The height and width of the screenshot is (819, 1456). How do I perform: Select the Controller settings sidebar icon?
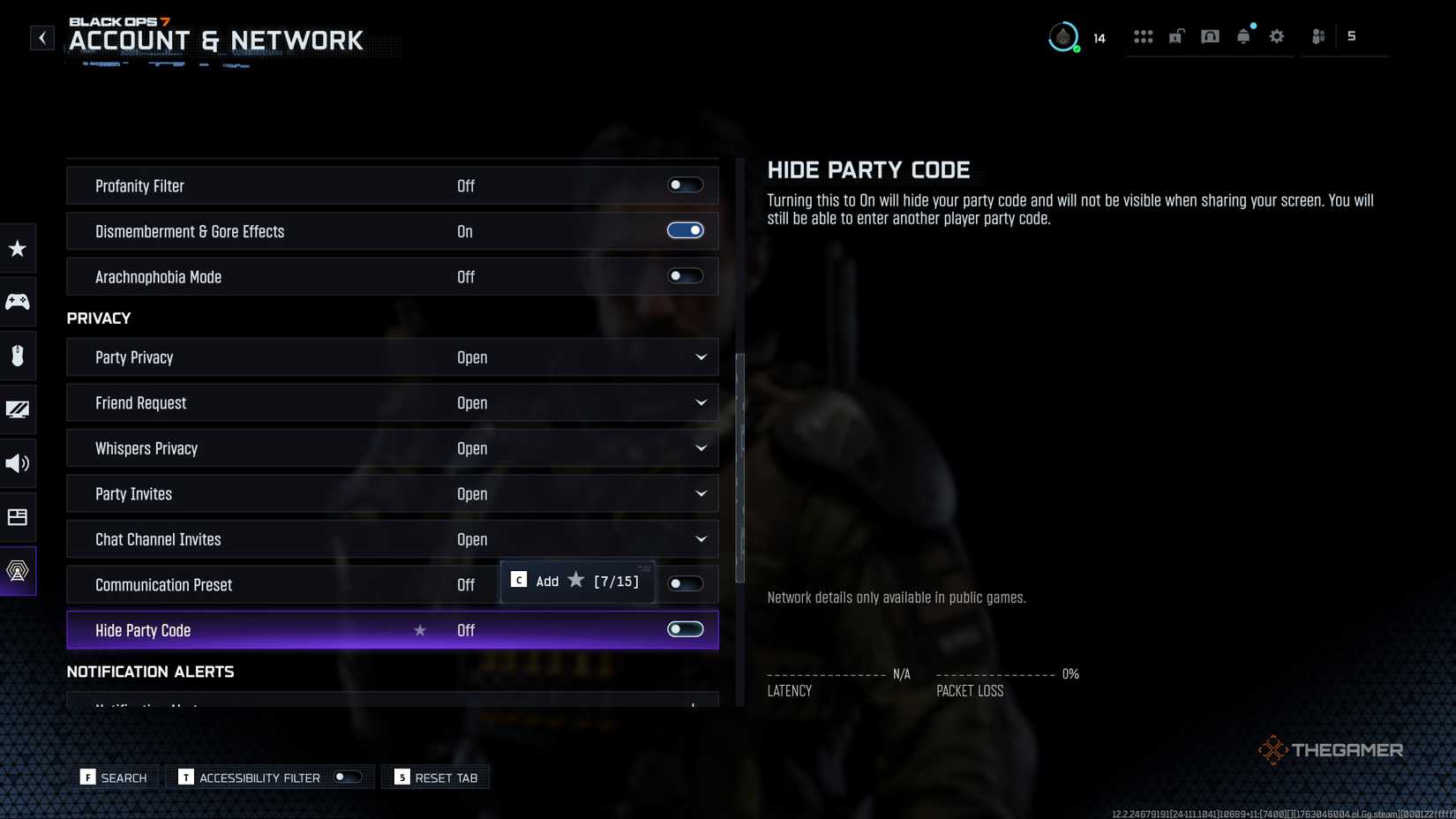18,302
